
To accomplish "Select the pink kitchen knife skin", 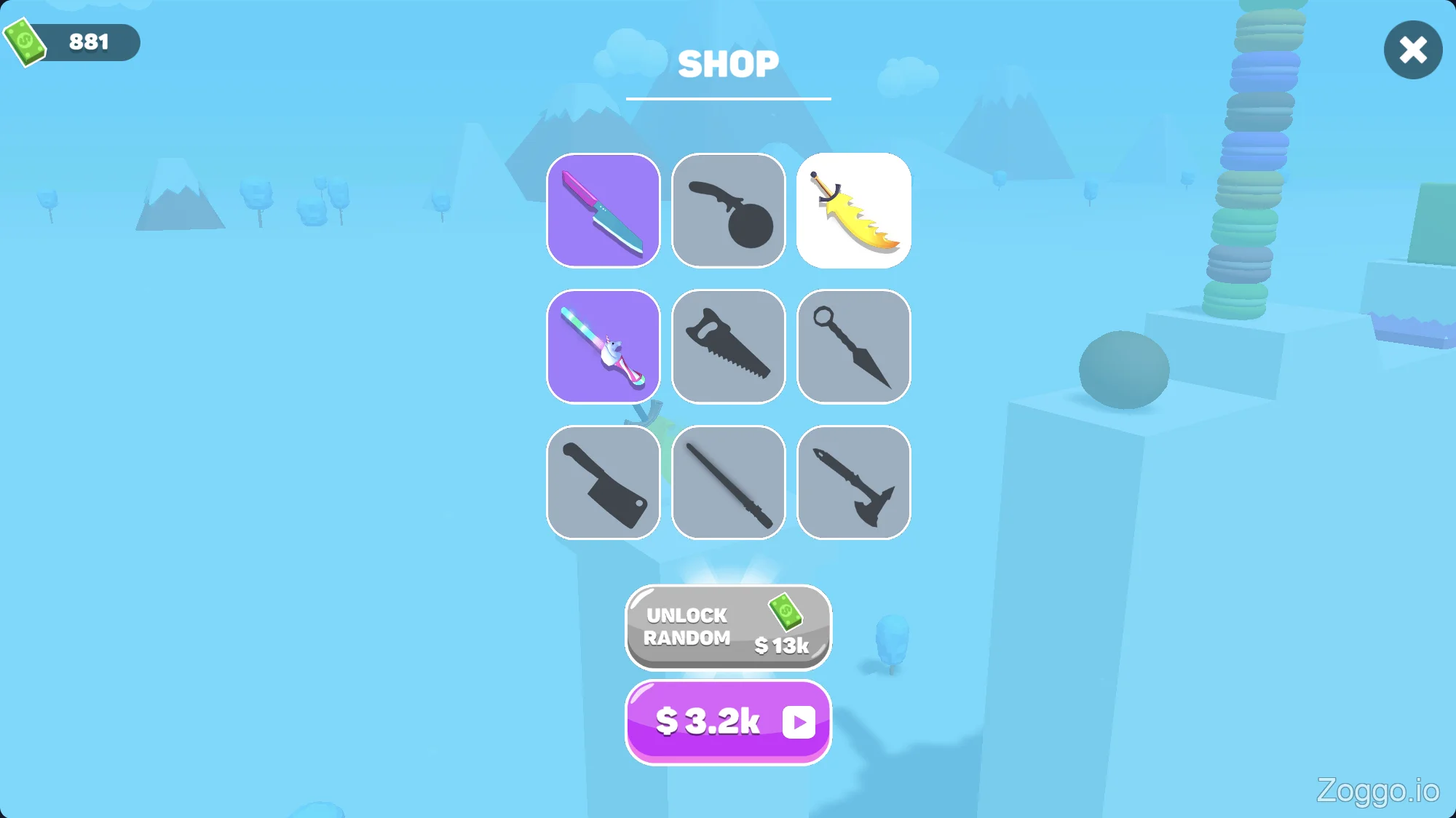I will pyautogui.click(x=604, y=210).
